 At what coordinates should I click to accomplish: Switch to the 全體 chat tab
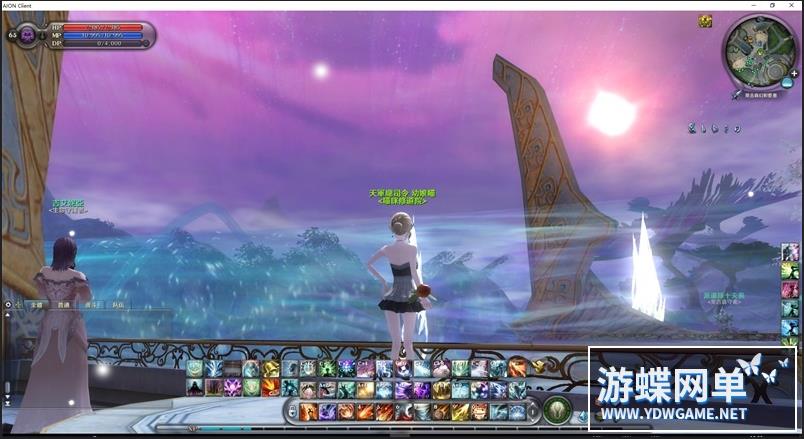[36, 303]
